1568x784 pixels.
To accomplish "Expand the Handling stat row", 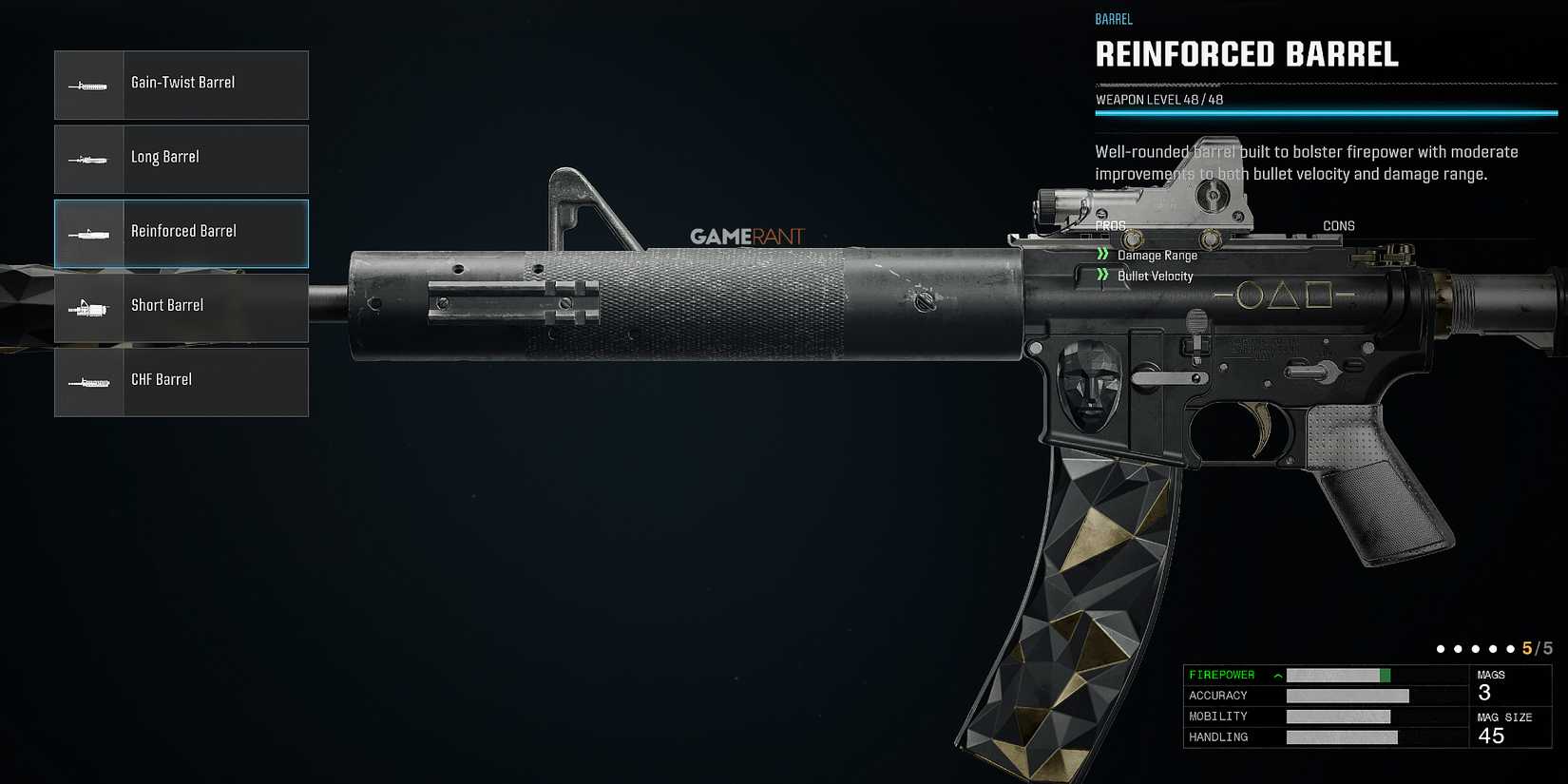I will (1226, 736).
